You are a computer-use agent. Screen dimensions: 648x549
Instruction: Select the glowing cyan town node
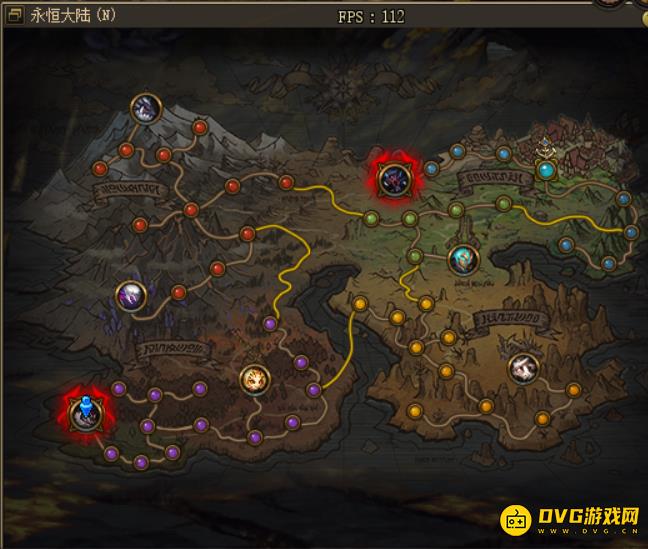(546, 170)
